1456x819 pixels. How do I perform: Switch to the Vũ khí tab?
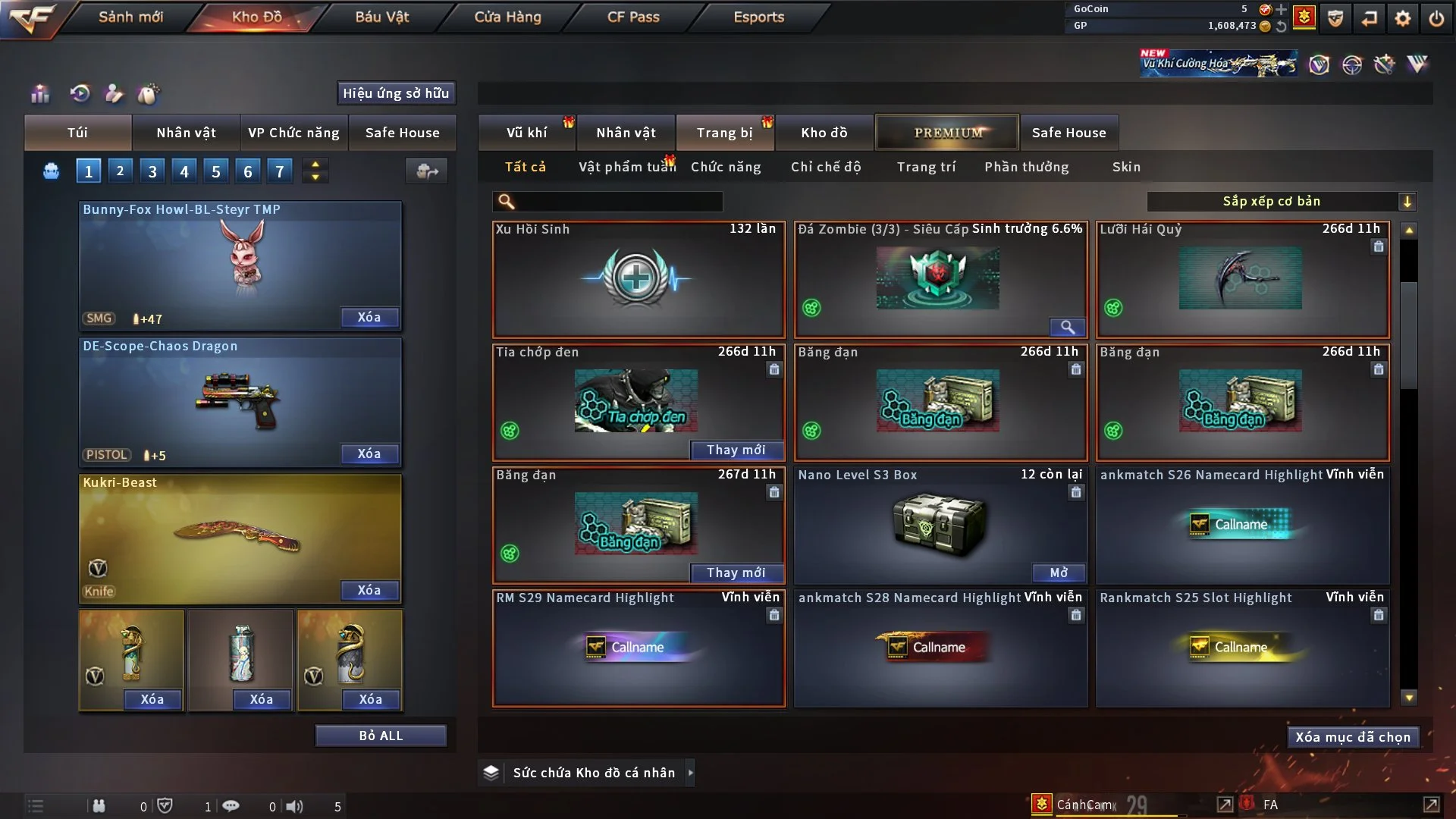[x=526, y=133]
